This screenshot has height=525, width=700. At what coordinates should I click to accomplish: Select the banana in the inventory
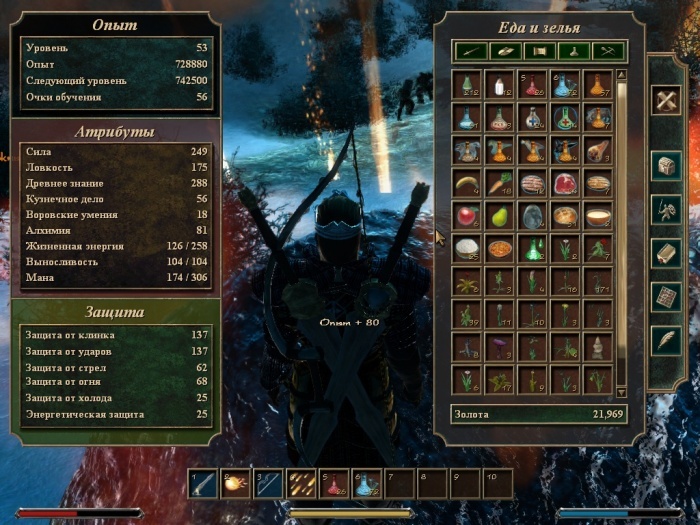pos(466,183)
